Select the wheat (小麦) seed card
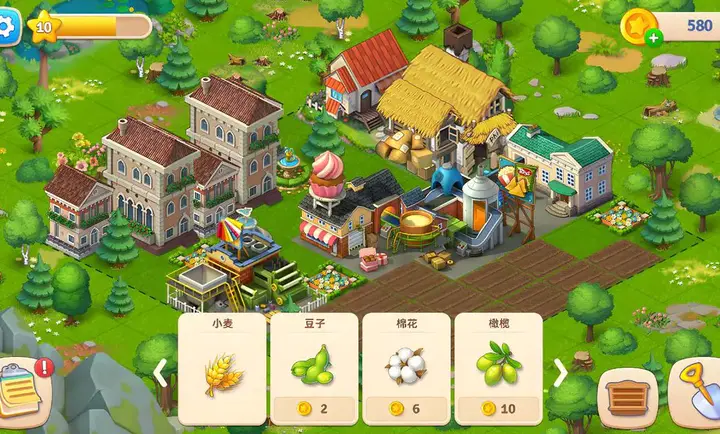Screen dimensions: 720x434 (x=222, y=368)
